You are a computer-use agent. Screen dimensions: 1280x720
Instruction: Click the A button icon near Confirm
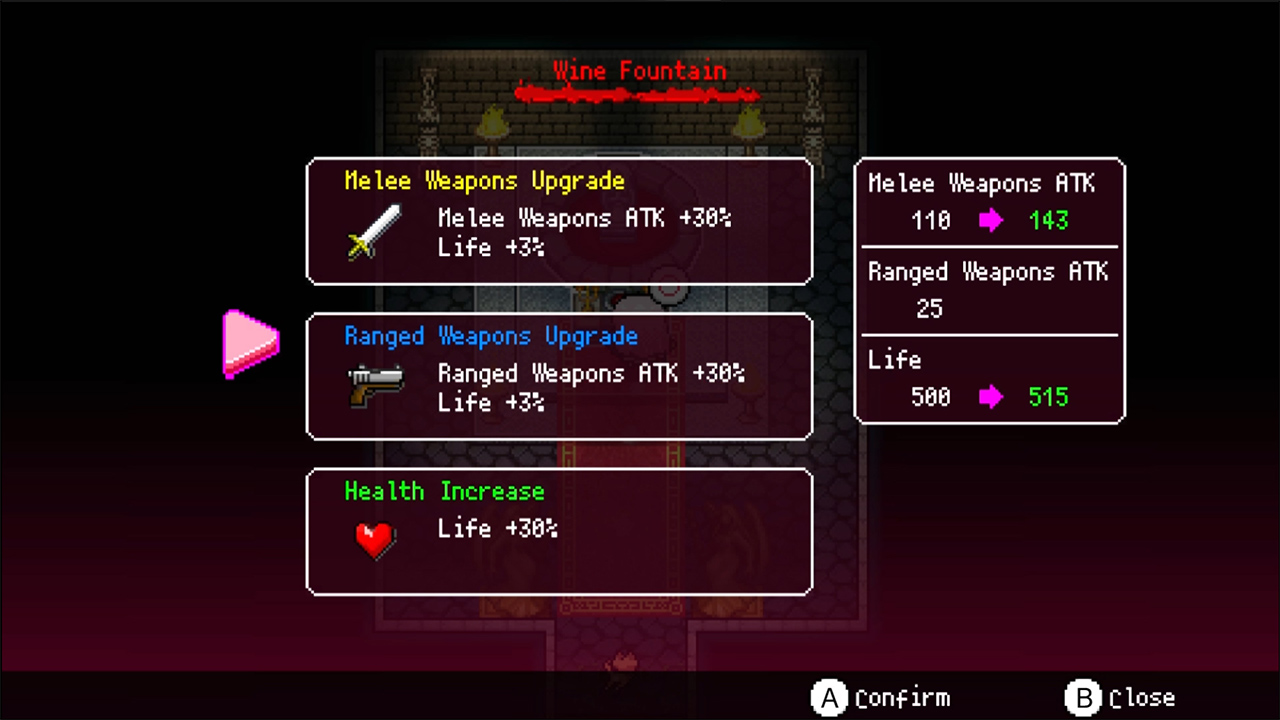pyautogui.click(x=830, y=698)
